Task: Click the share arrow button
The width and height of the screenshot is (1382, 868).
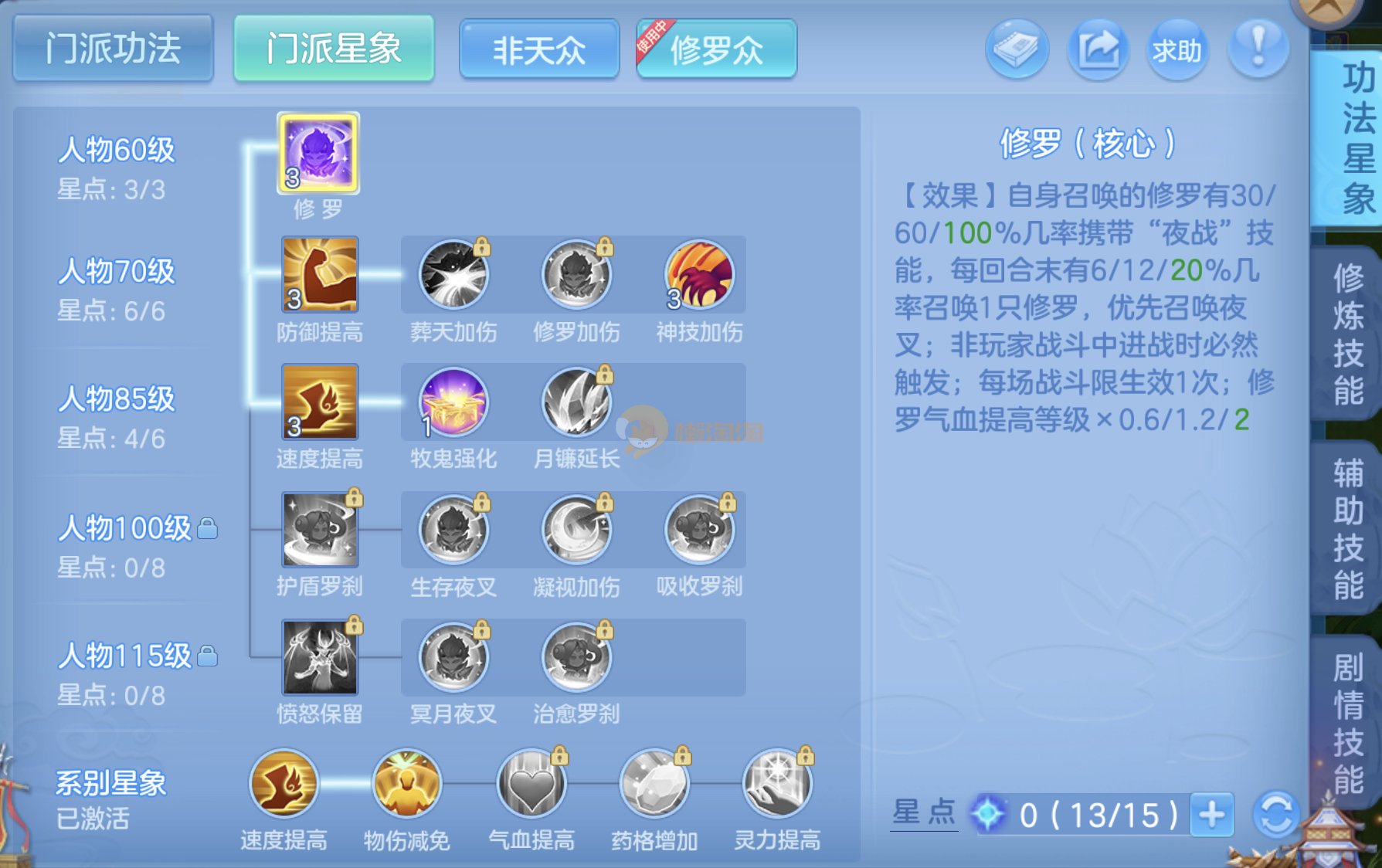Action: tap(1098, 50)
